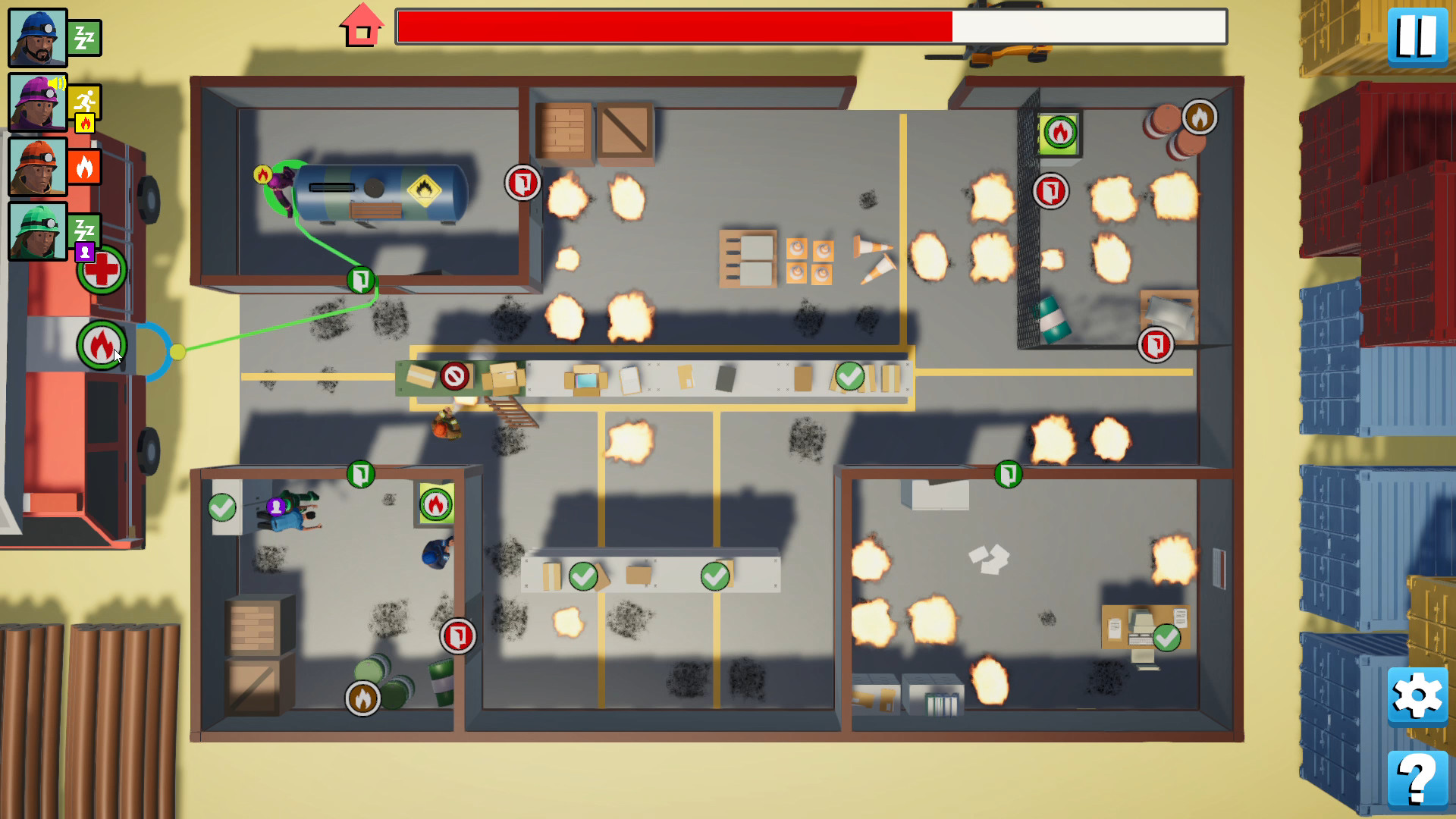Click the green door marker below the fuel tank
Viewport: 1456px width, 819px height.
click(x=362, y=281)
